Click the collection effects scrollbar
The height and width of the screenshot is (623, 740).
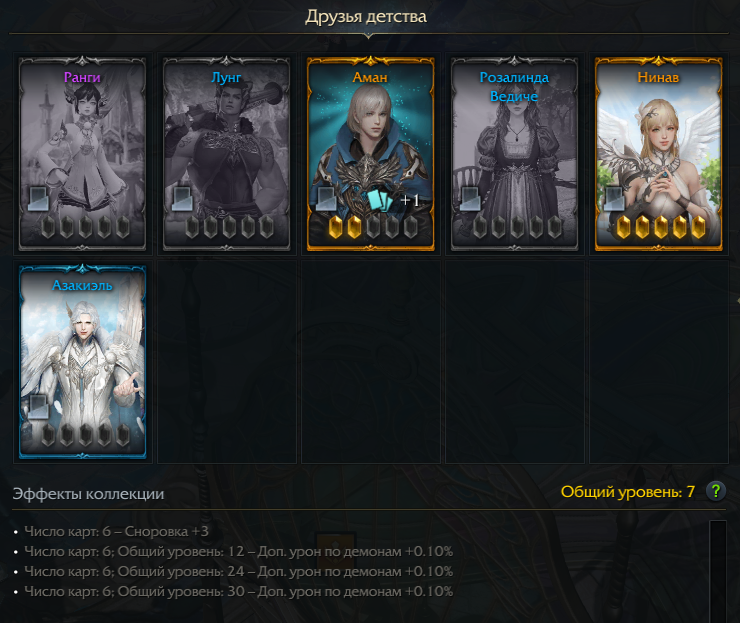(x=717, y=570)
